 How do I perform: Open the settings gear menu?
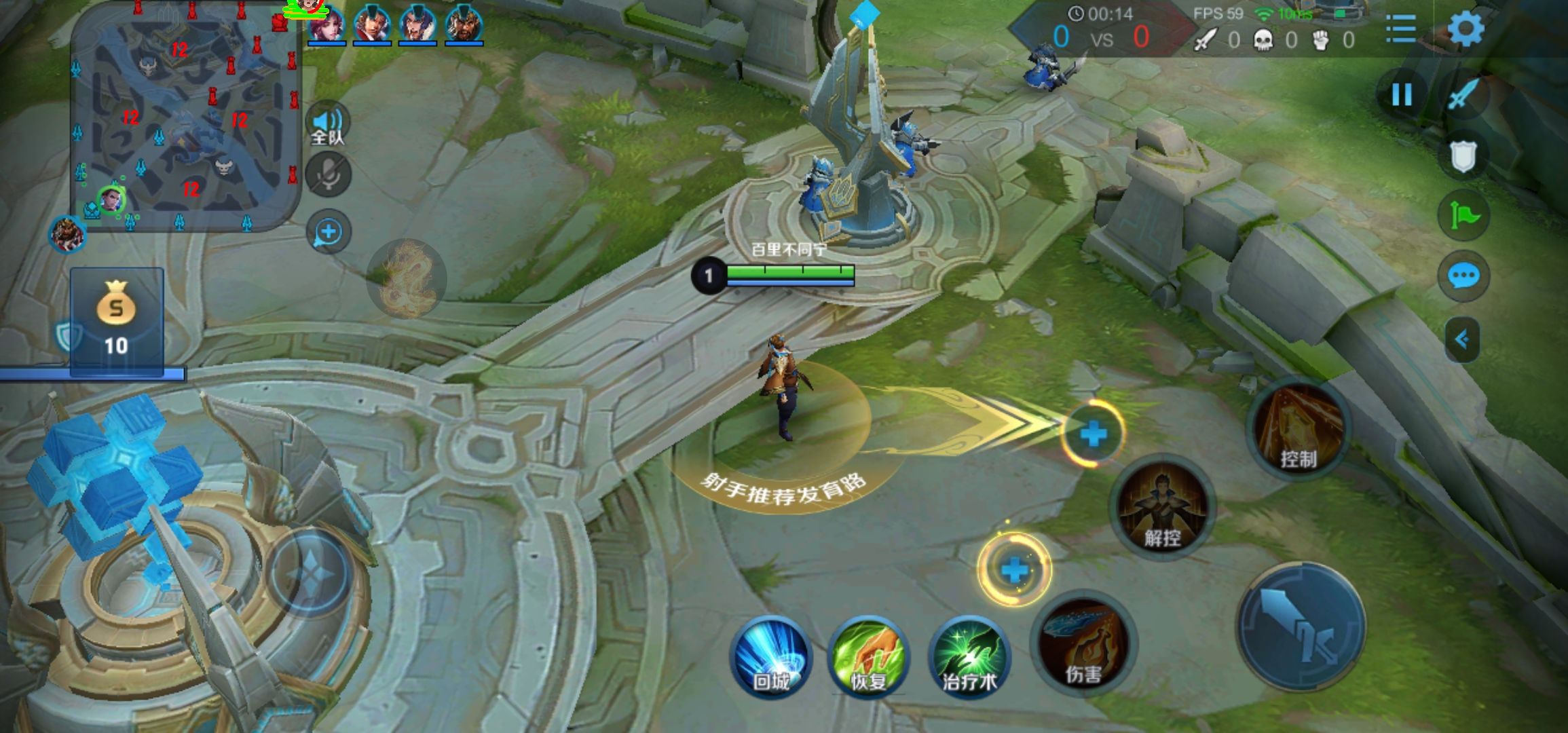tap(1466, 29)
